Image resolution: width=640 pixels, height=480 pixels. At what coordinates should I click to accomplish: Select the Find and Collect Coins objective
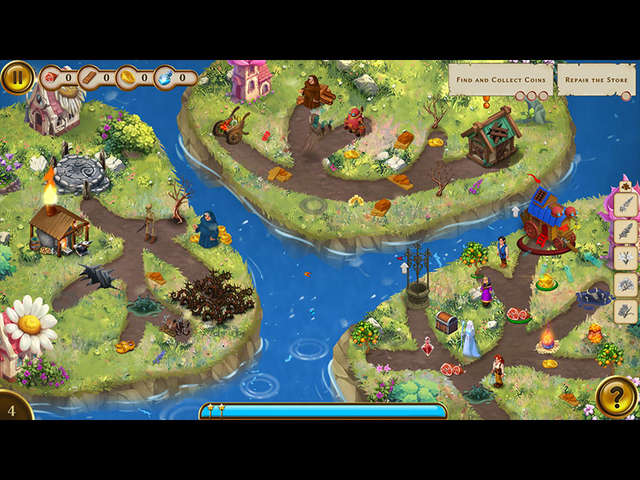500,79
